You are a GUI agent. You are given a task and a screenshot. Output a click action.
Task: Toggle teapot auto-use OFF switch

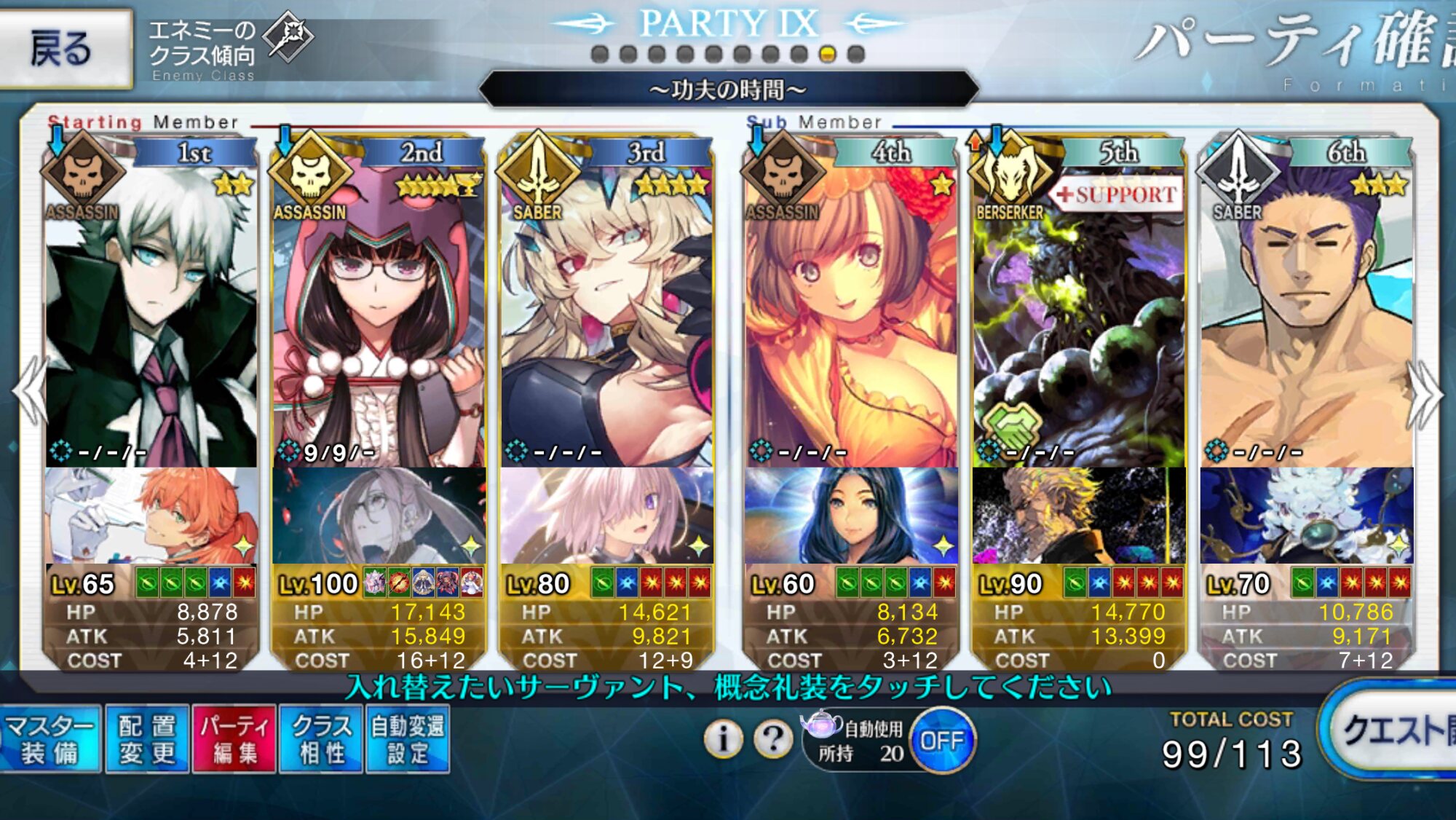(942, 741)
